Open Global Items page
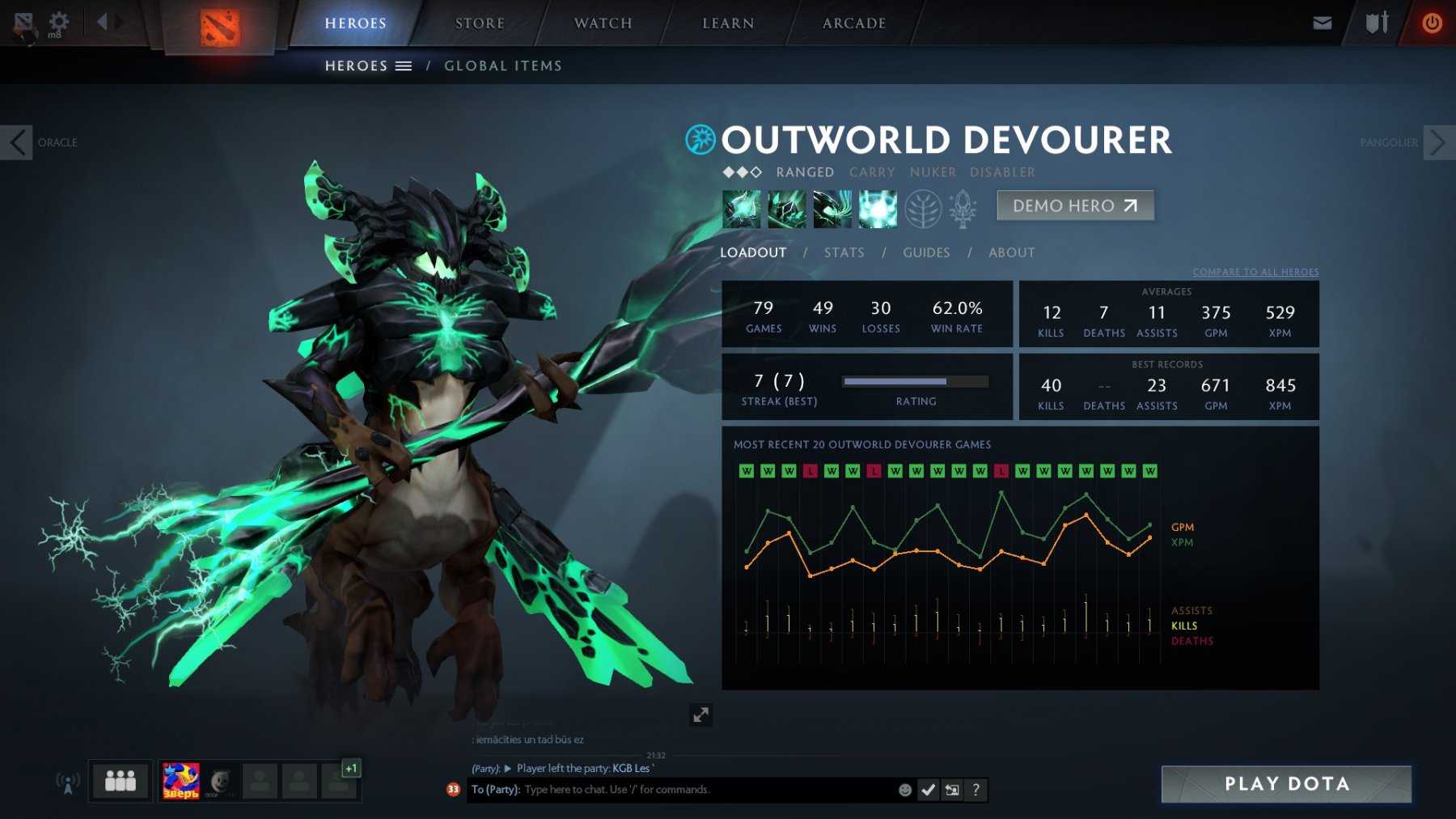This screenshot has height=819, width=1456. (x=502, y=66)
